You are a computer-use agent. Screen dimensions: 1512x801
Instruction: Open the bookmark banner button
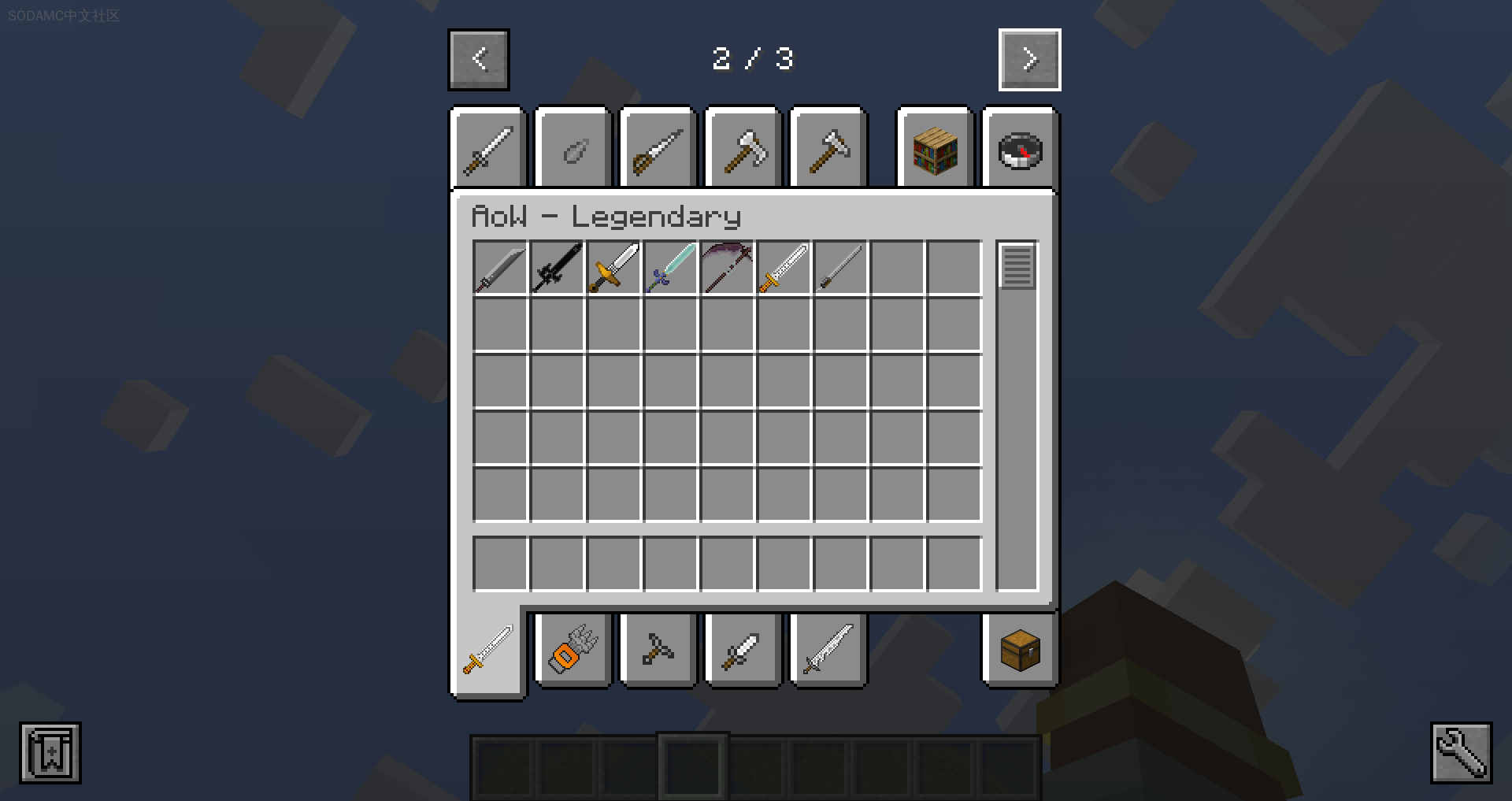tap(50, 753)
